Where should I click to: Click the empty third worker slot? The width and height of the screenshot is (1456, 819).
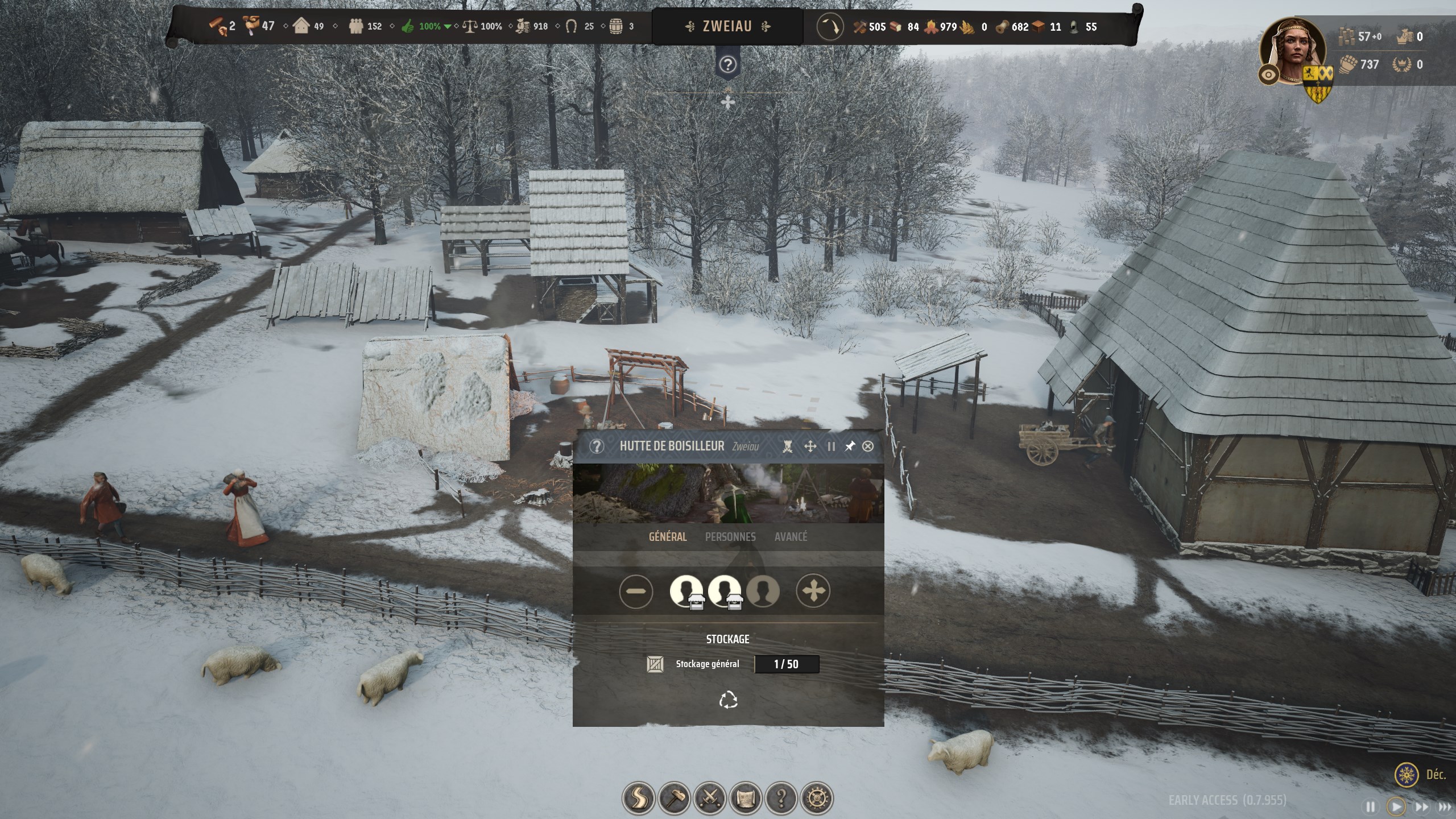coord(763,591)
